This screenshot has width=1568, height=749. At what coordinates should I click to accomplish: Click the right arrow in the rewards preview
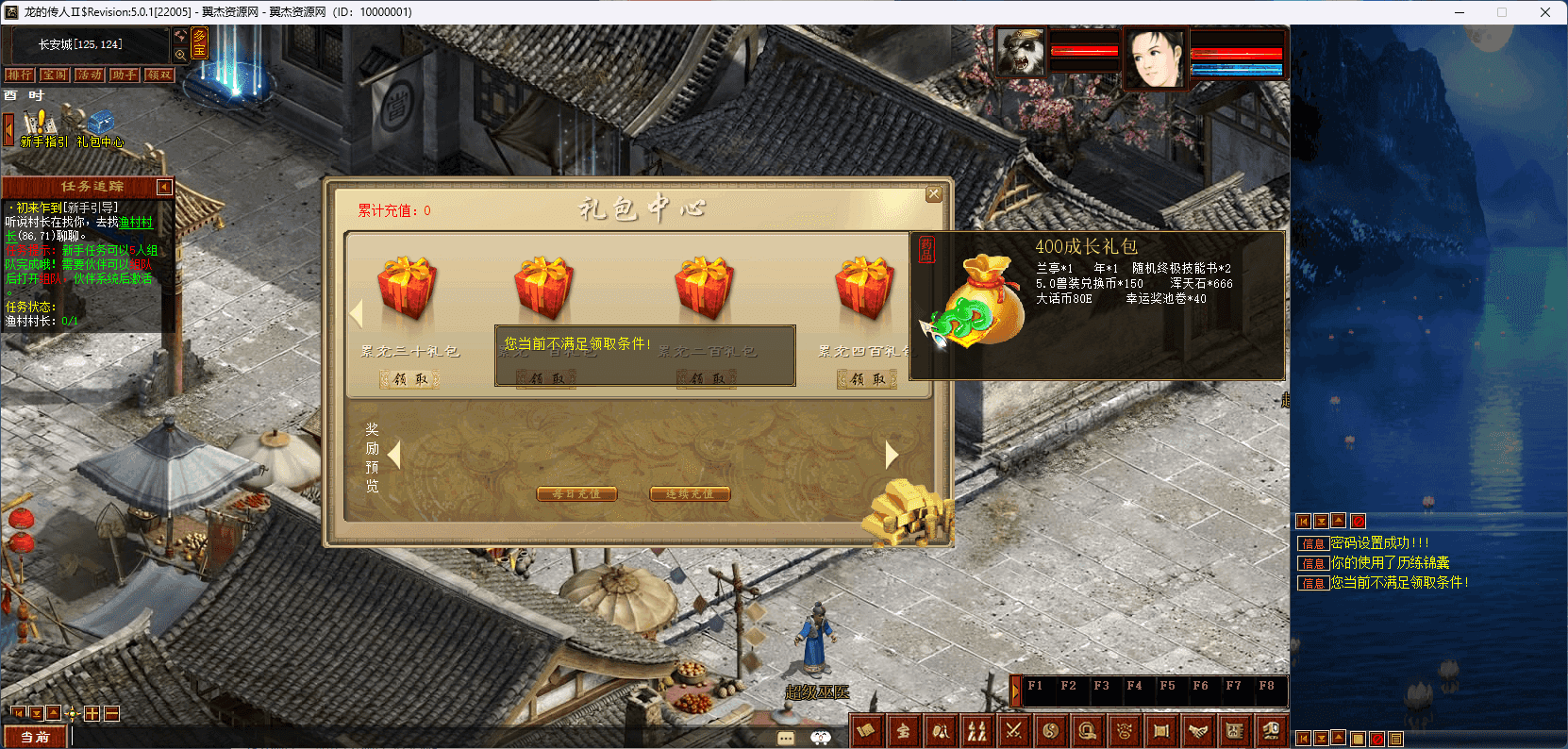click(892, 455)
